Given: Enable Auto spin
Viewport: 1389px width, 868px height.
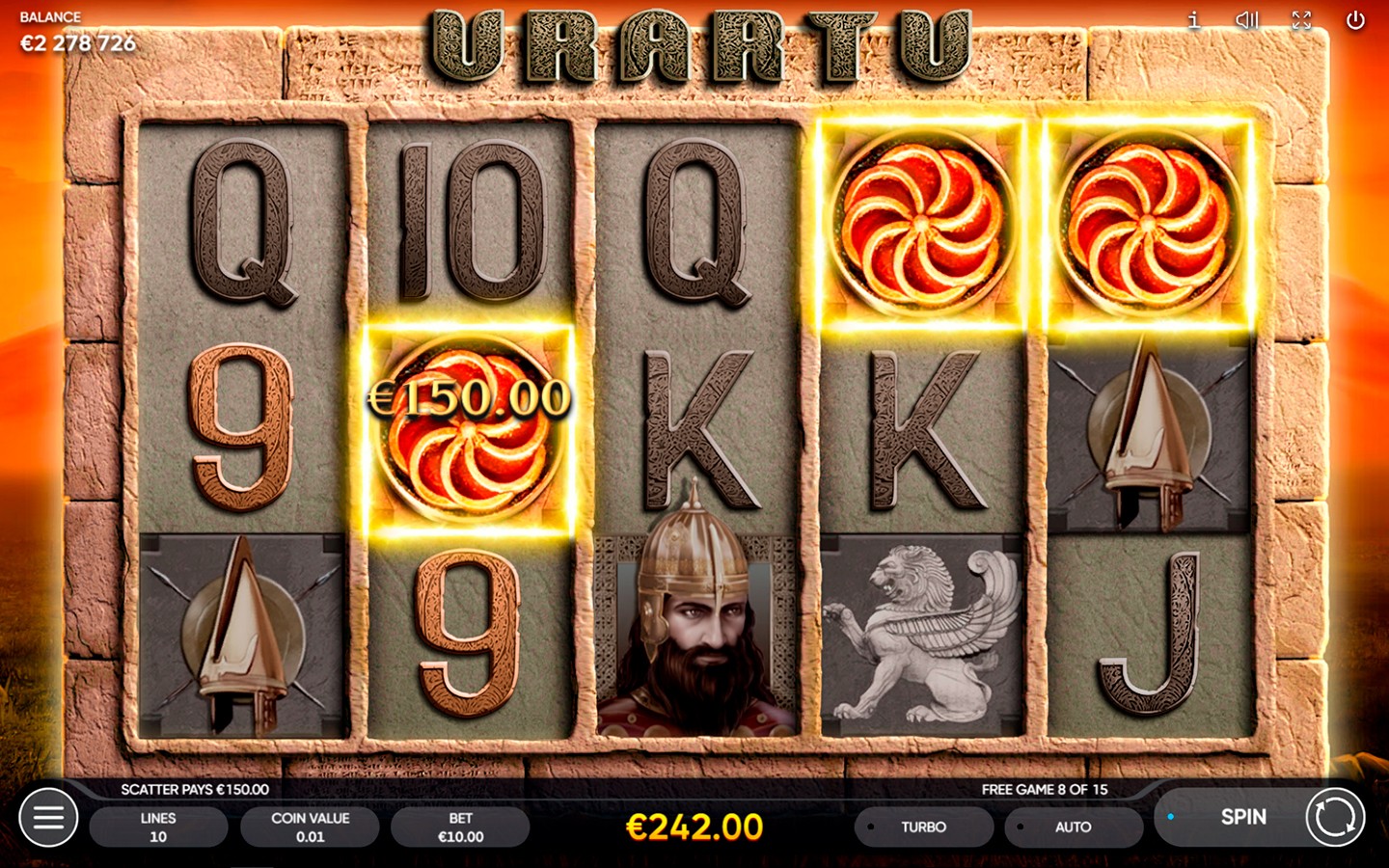Looking at the screenshot, I should pyautogui.click(x=1073, y=827).
